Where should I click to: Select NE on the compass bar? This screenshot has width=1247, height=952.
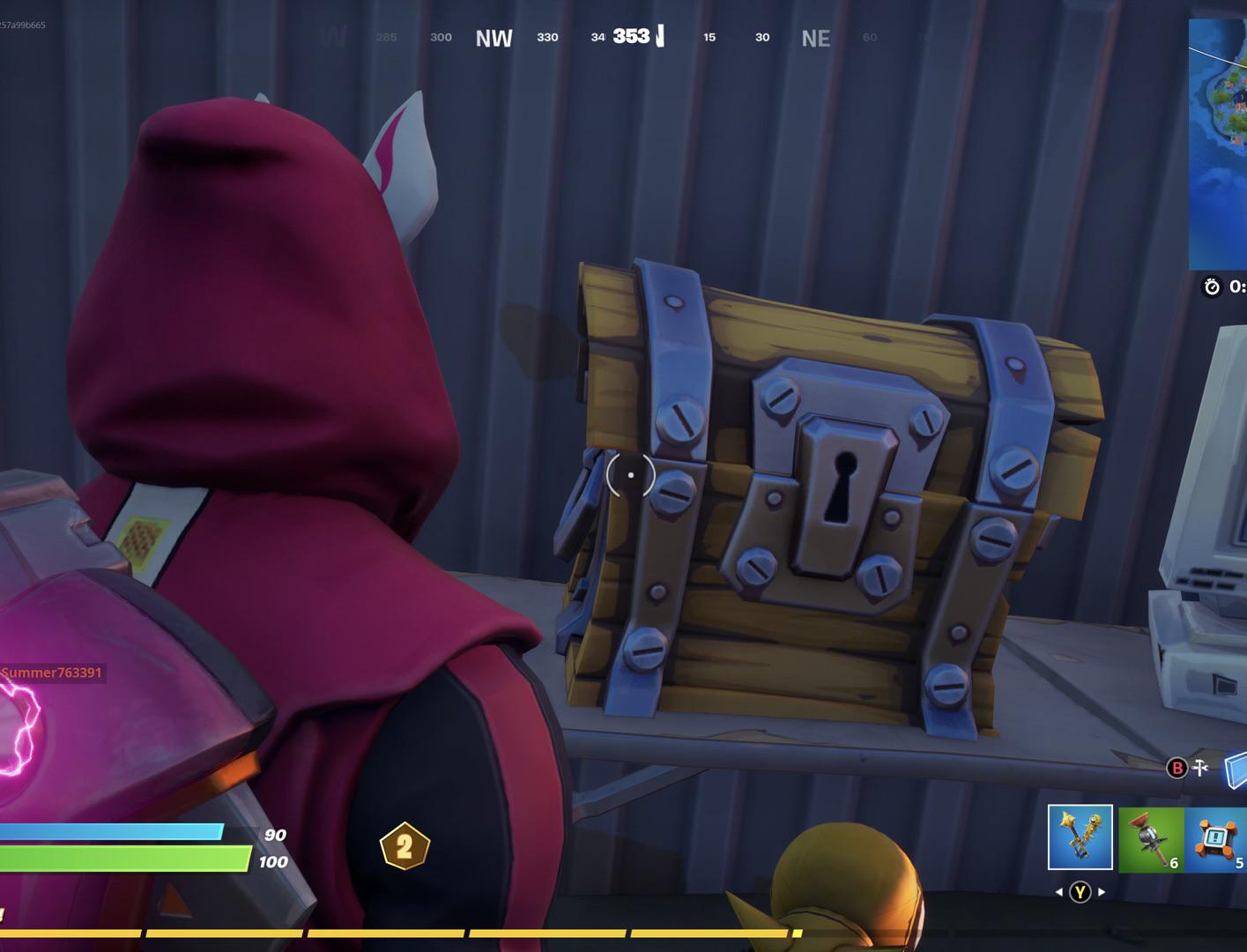815,38
